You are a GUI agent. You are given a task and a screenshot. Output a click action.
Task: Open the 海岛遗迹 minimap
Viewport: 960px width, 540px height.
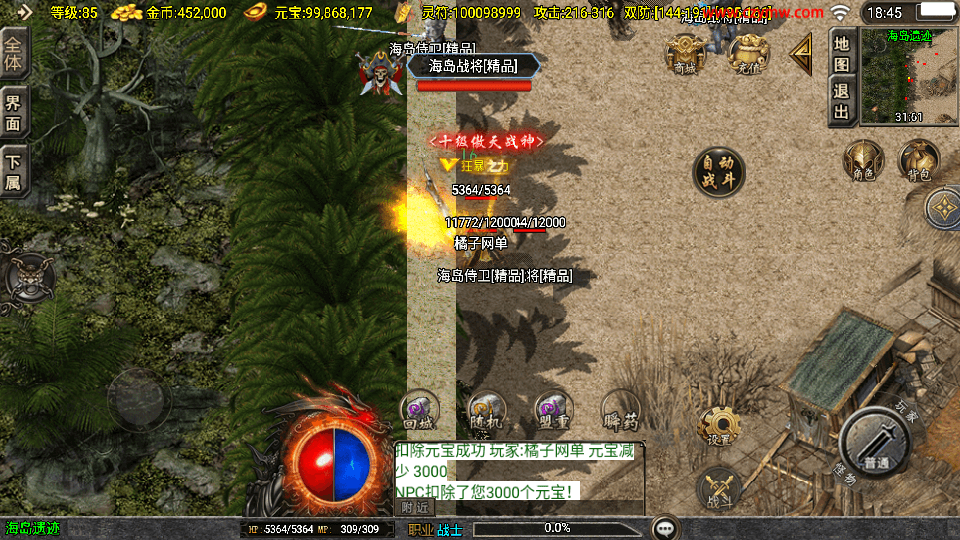coord(908,75)
